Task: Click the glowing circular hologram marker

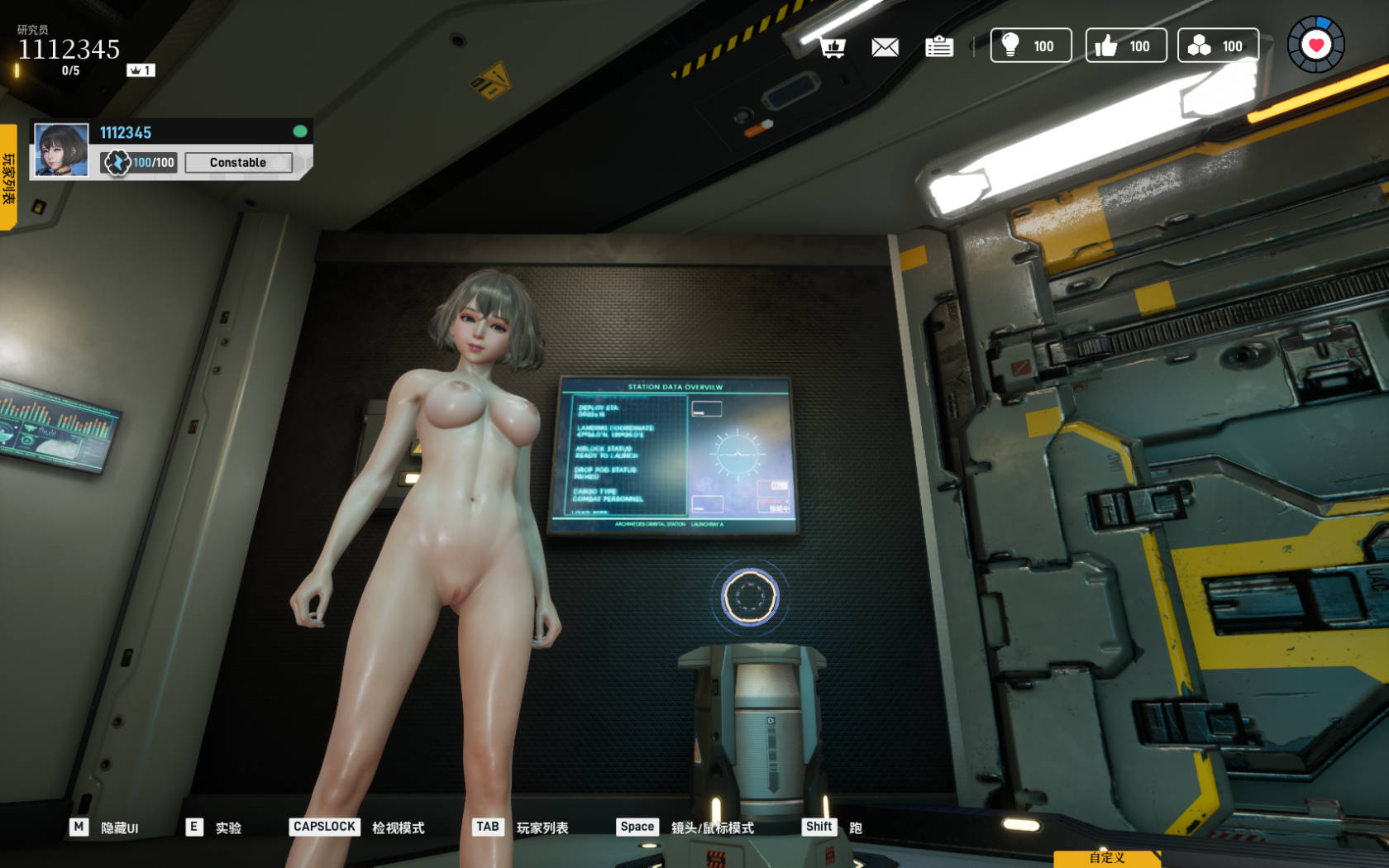Action: [749, 595]
